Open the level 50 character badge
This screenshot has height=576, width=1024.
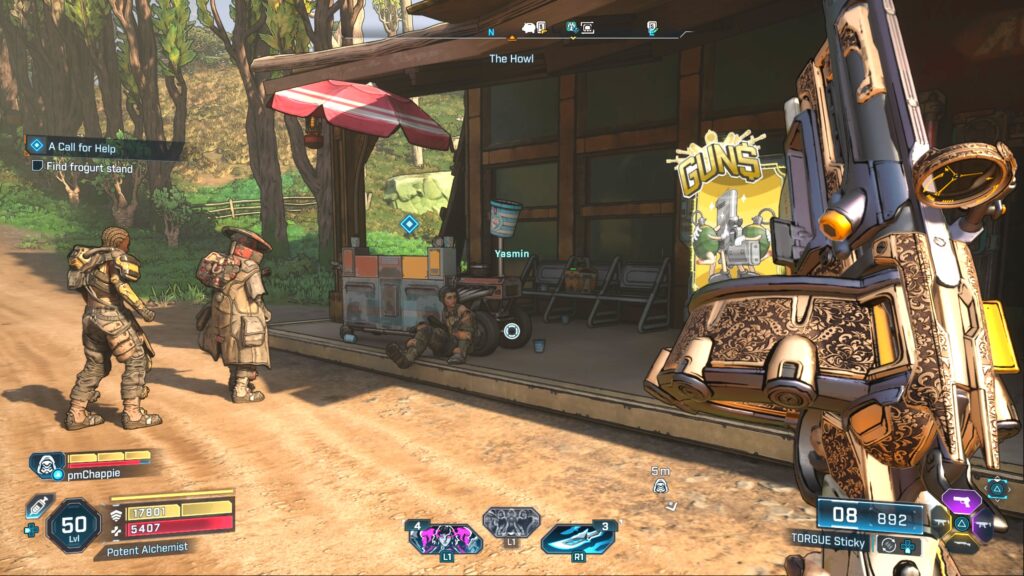pos(74,525)
